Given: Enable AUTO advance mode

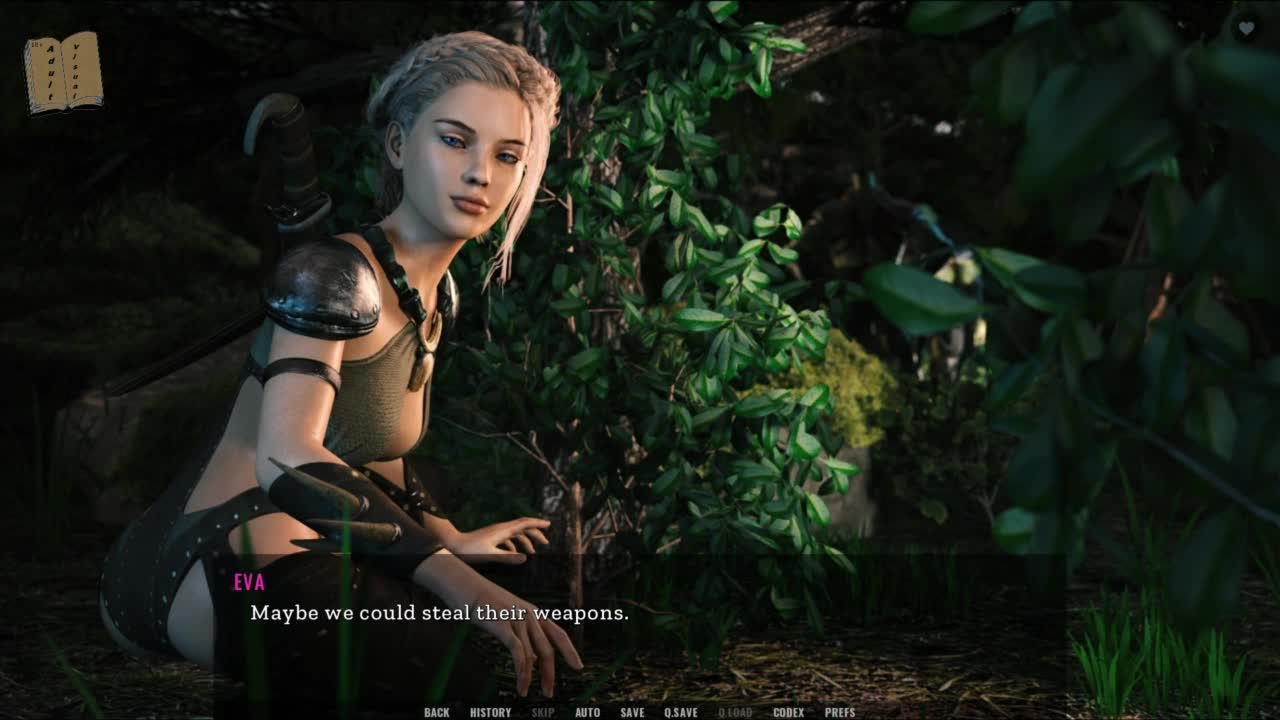Looking at the screenshot, I should (587, 712).
